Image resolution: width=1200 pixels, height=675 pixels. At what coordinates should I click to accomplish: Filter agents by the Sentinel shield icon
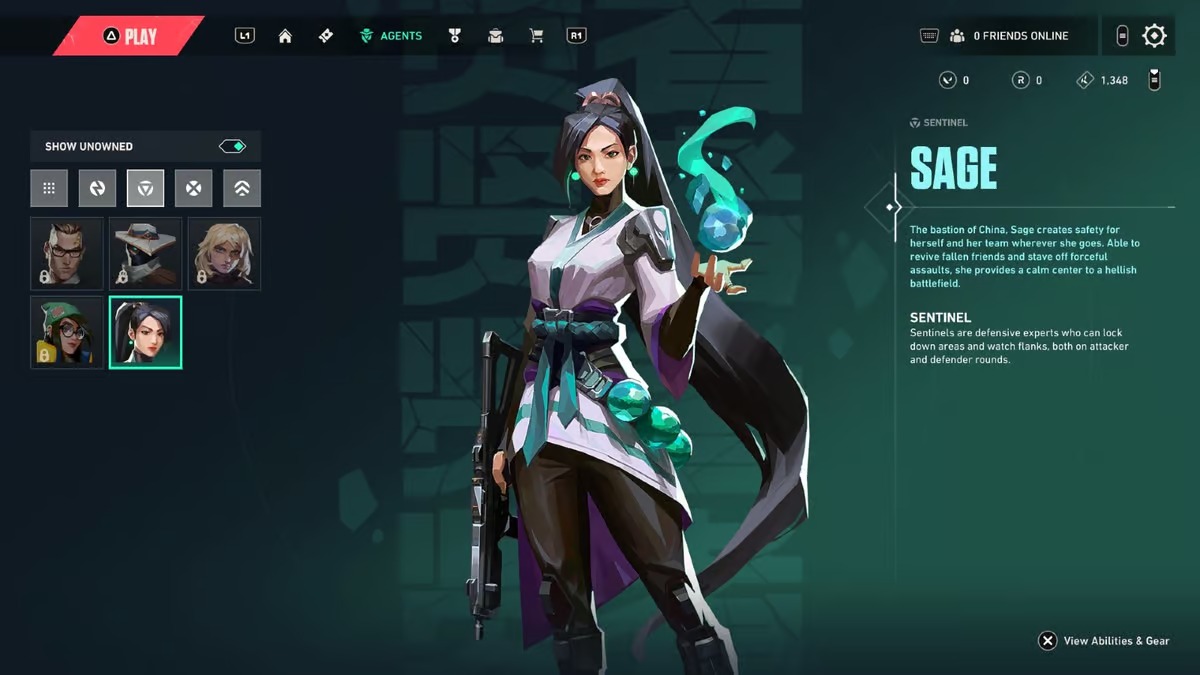click(x=145, y=188)
